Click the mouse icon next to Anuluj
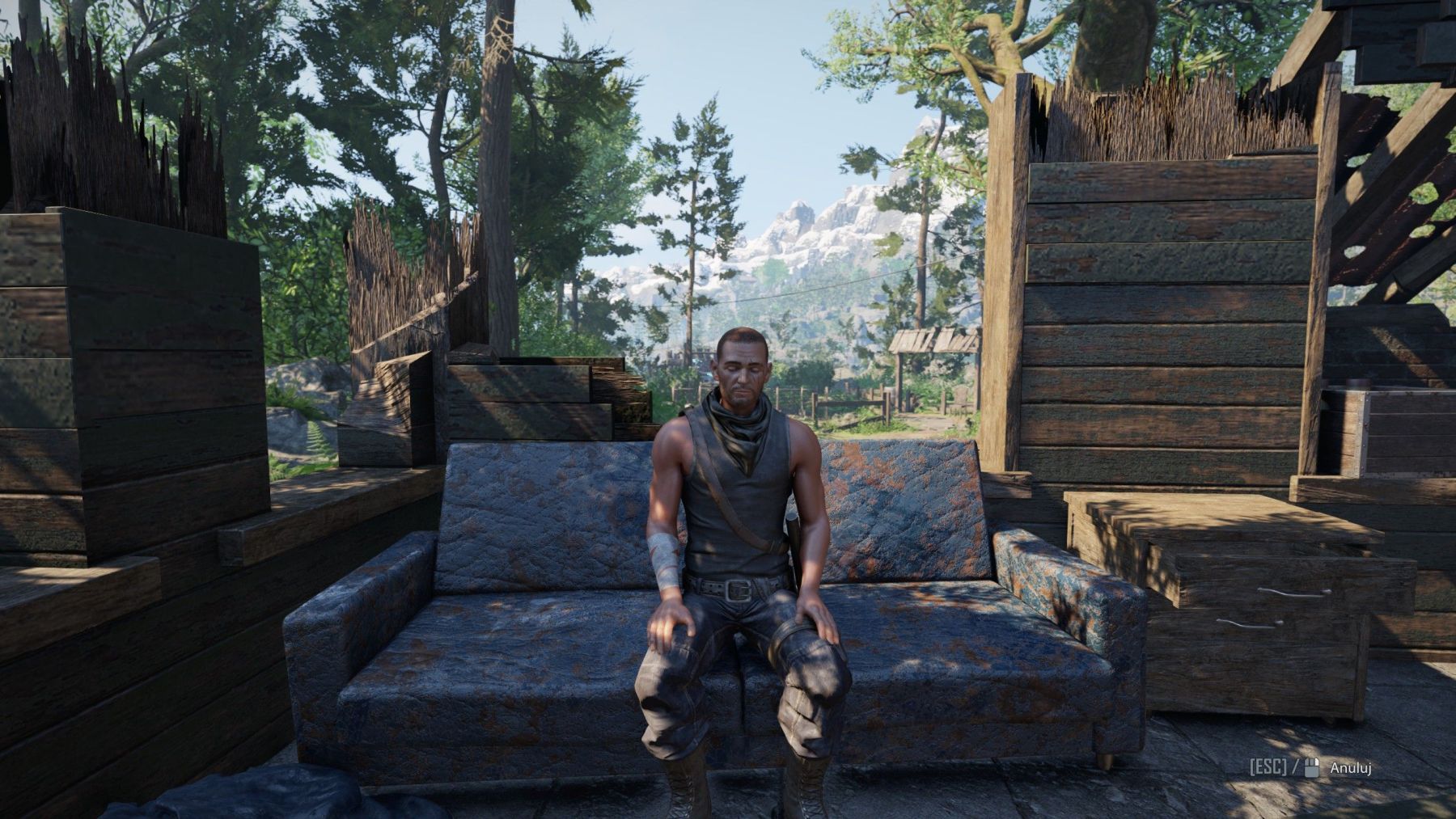Image resolution: width=1456 pixels, height=819 pixels. tap(1312, 767)
